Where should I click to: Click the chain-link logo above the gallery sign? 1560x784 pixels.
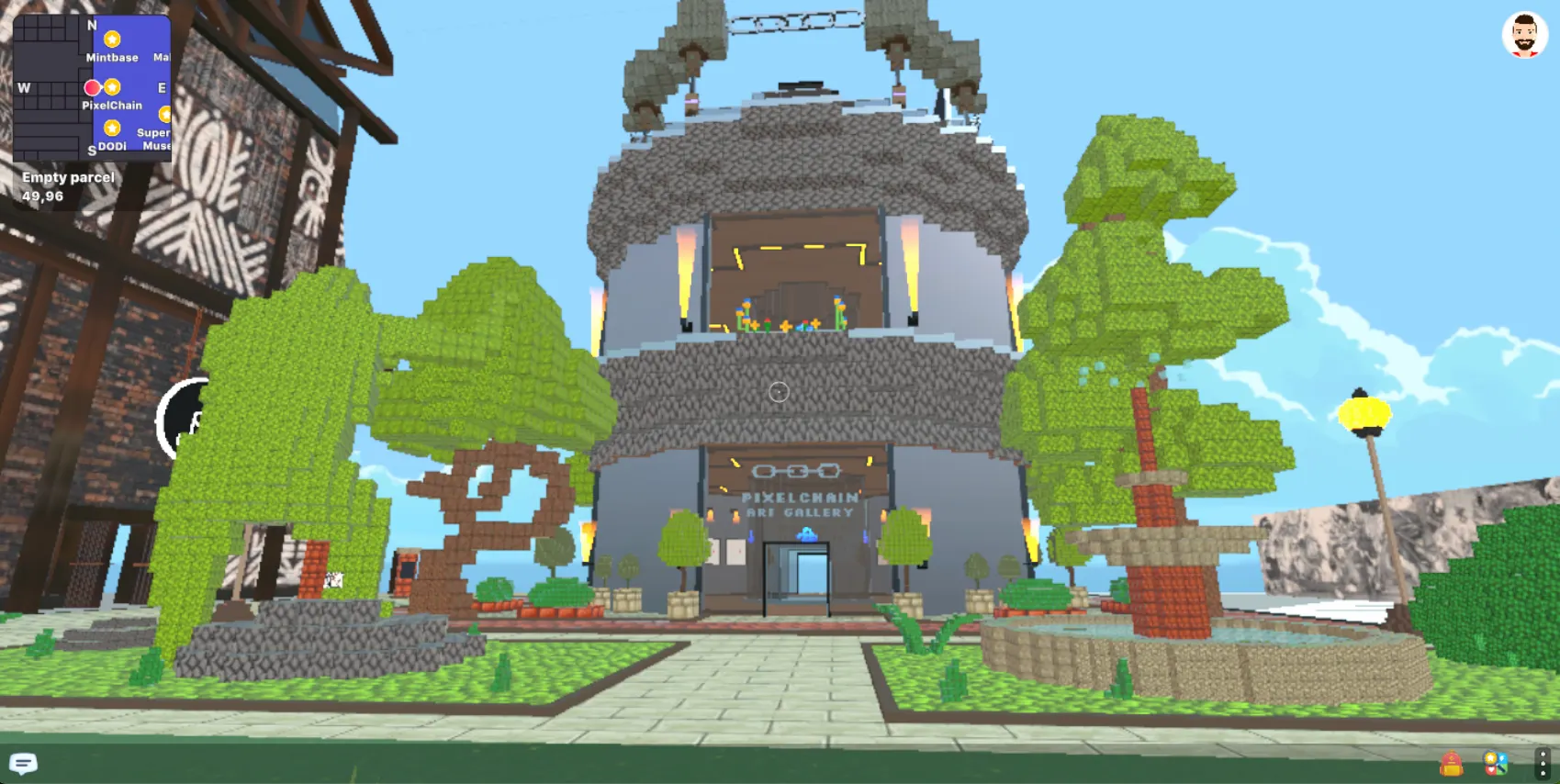pyautogui.click(x=797, y=470)
